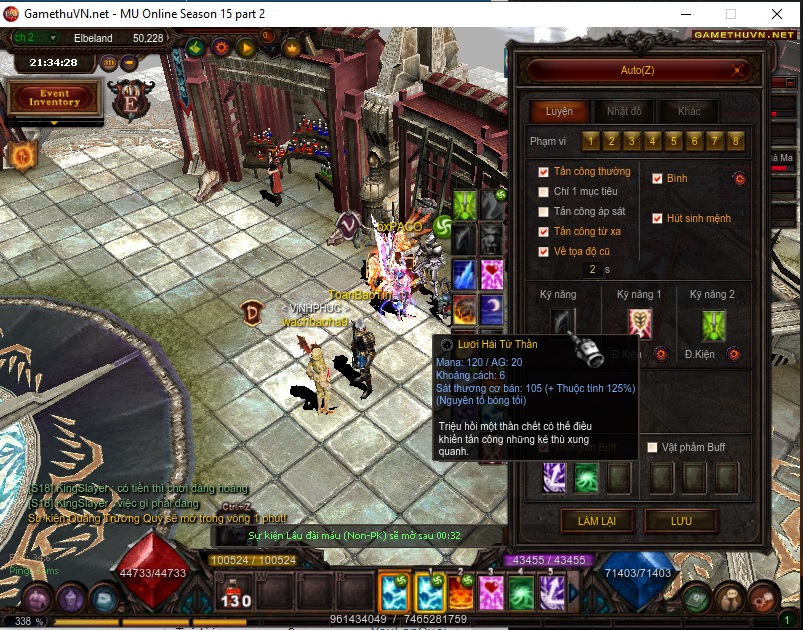Open the Khác tab

(x=689, y=111)
